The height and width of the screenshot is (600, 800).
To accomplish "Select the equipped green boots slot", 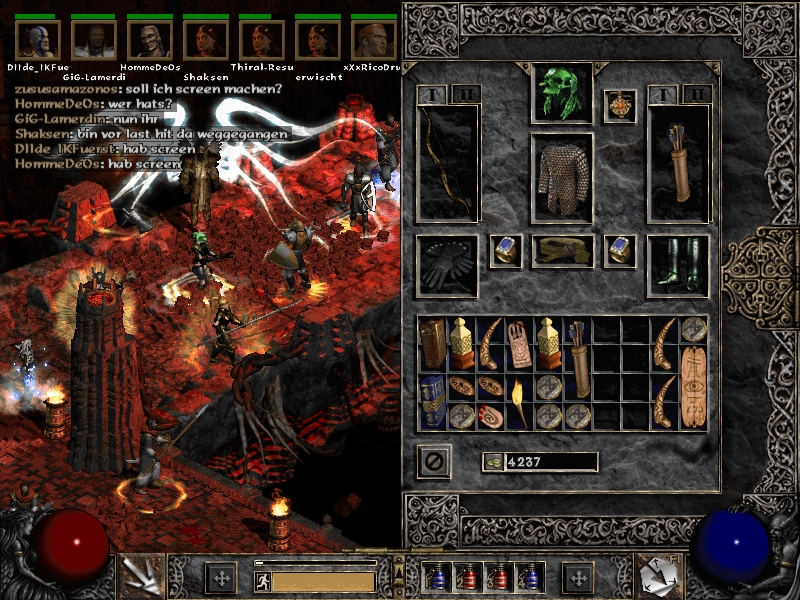I will point(678,264).
